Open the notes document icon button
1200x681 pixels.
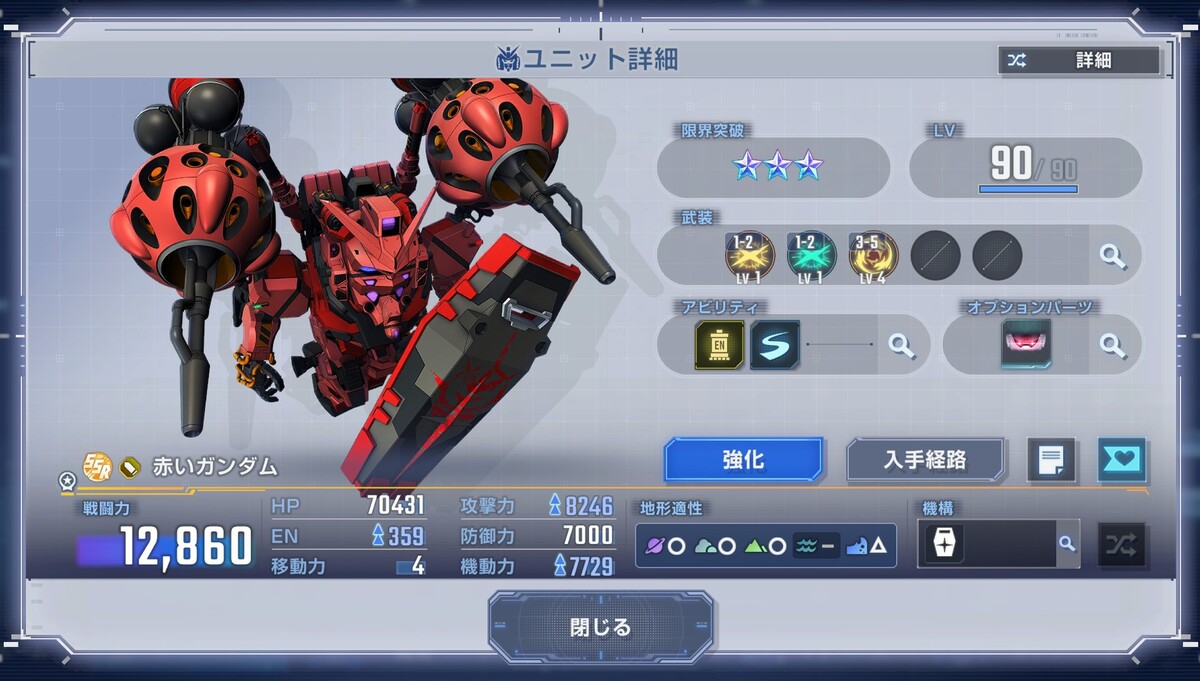tap(1051, 460)
